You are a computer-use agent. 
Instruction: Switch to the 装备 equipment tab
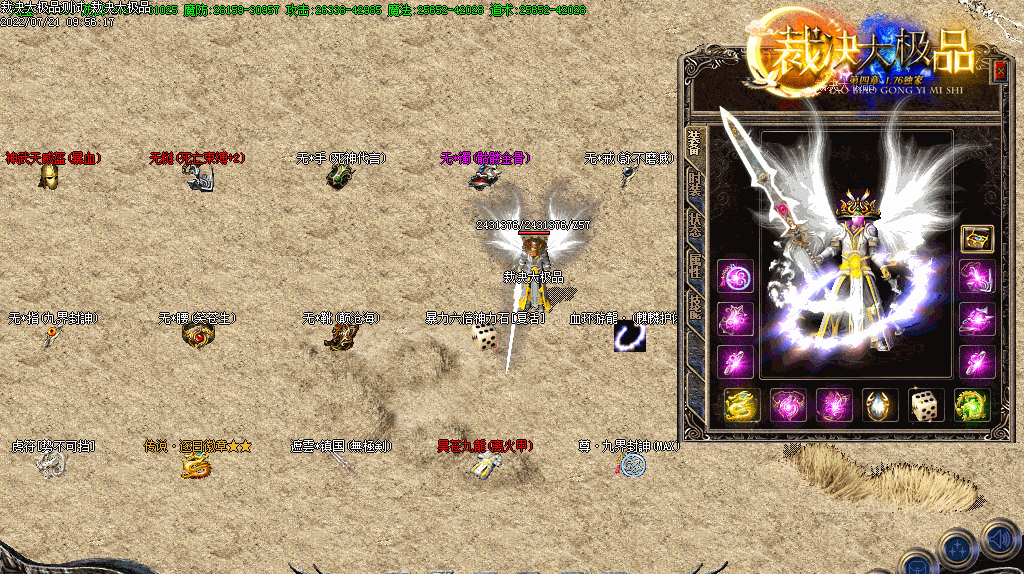pyautogui.click(x=695, y=150)
